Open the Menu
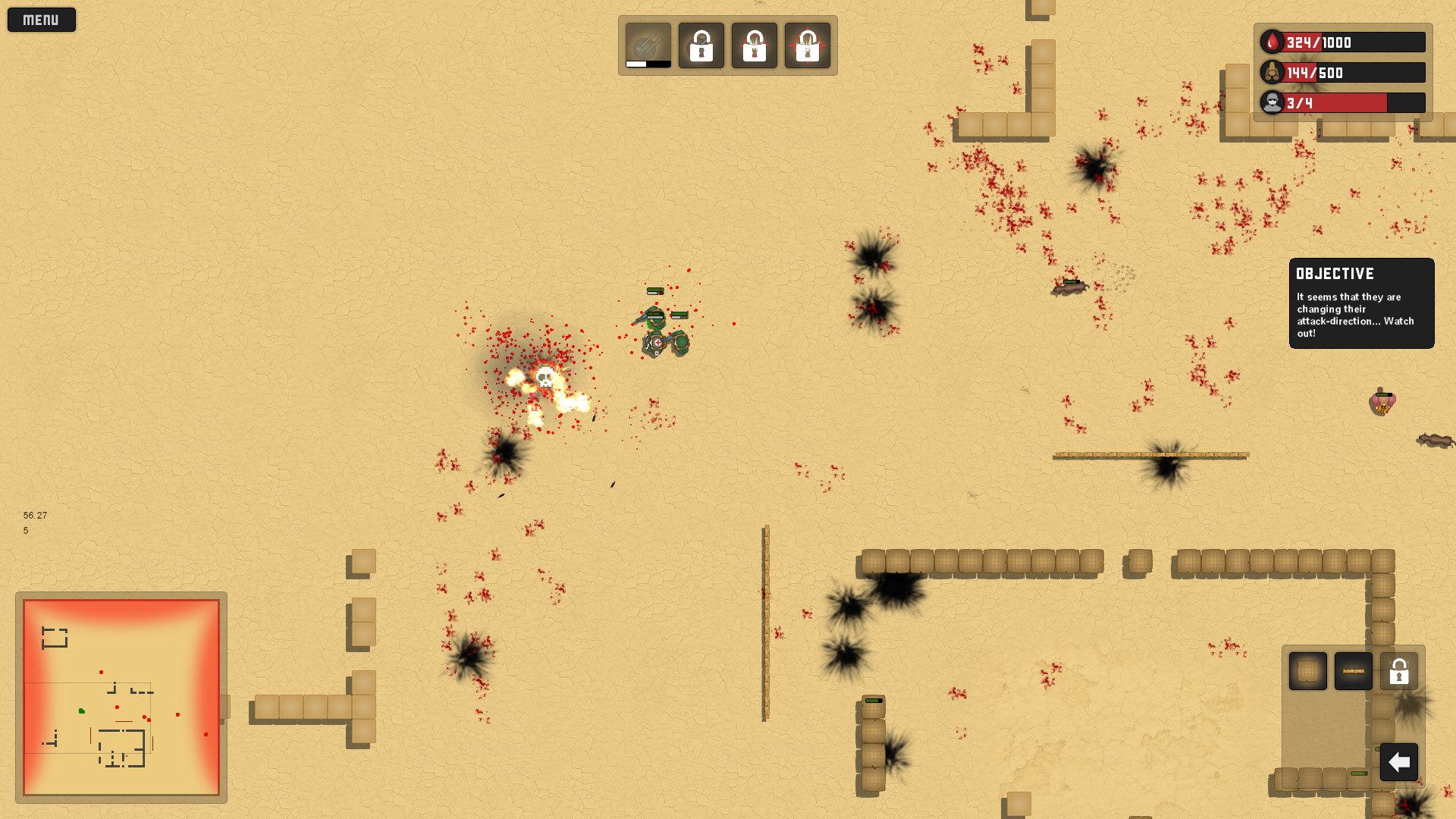The image size is (1456, 819). [x=41, y=19]
